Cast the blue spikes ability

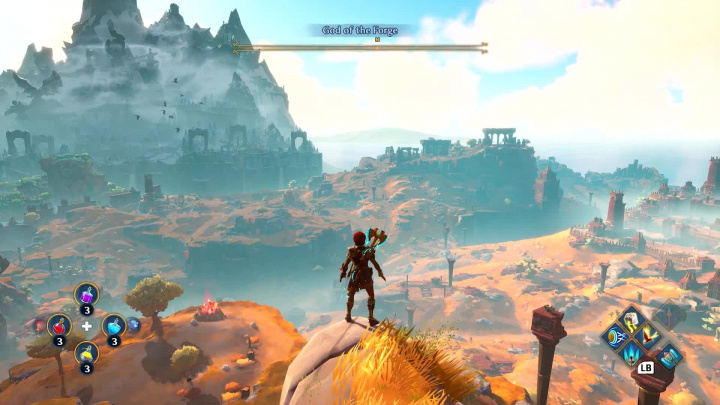[x=631, y=353]
